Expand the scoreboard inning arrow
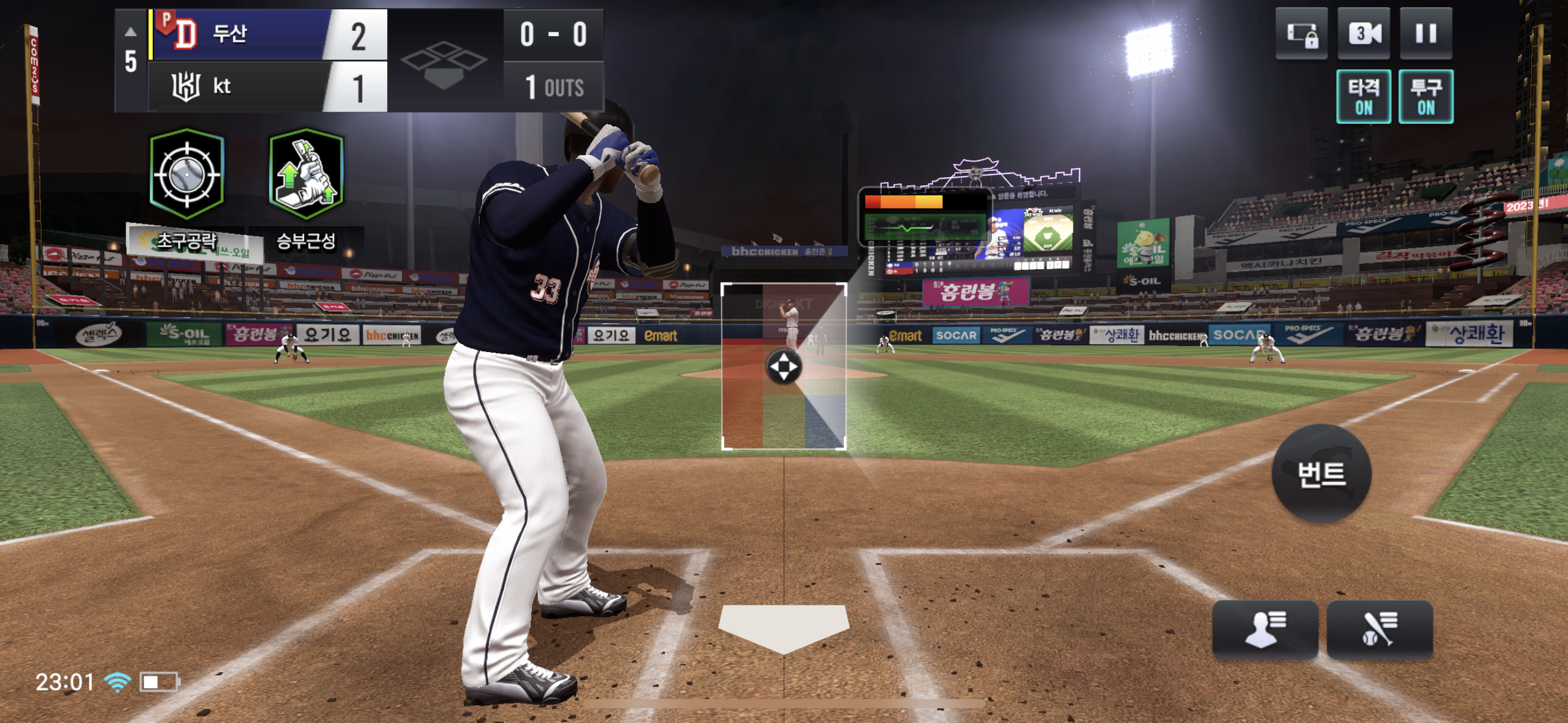 click(x=130, y=32)
